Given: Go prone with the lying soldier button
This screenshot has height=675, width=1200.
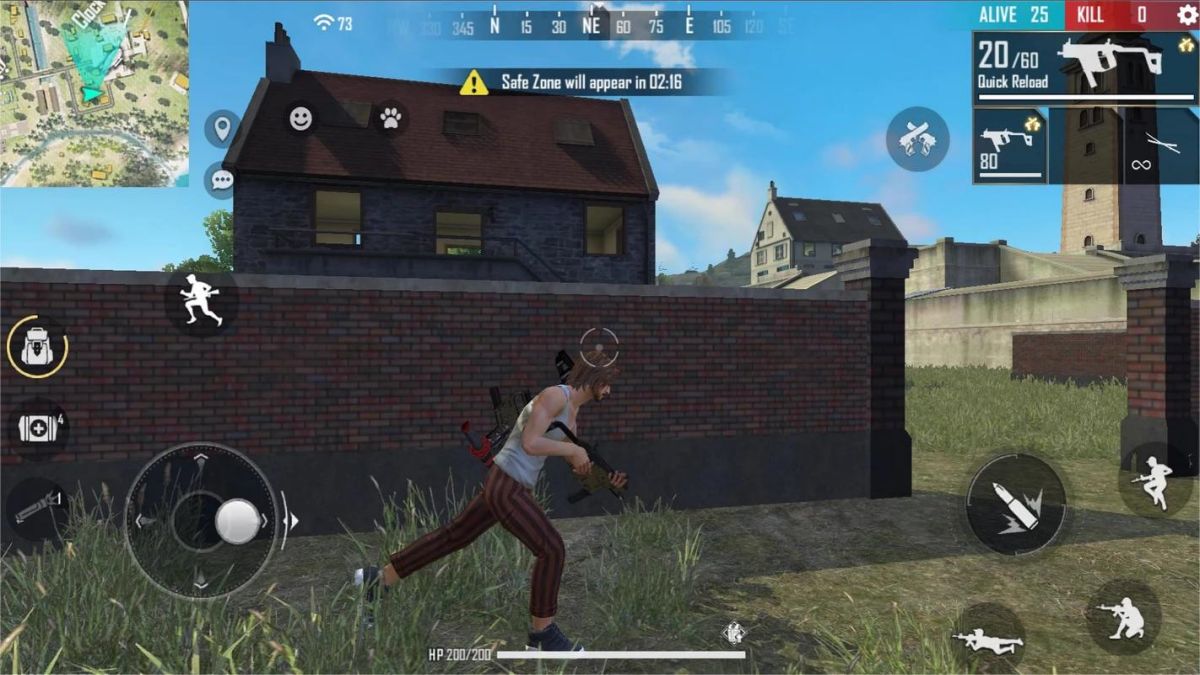Looking at the screenshot, I should click(988, 638).
